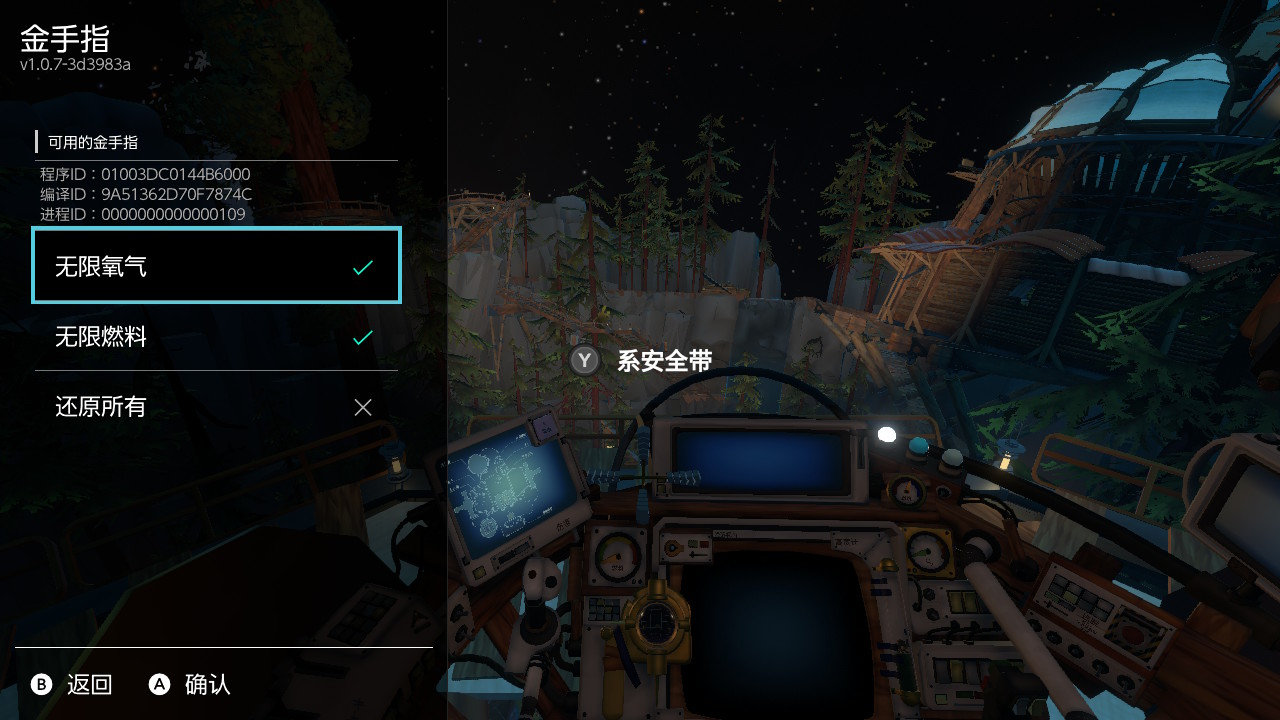Toggle the 无限燃料 cheat entry
Image resolution: width=1280 pixels, height=720 pixels.
[x=216, y=337]
